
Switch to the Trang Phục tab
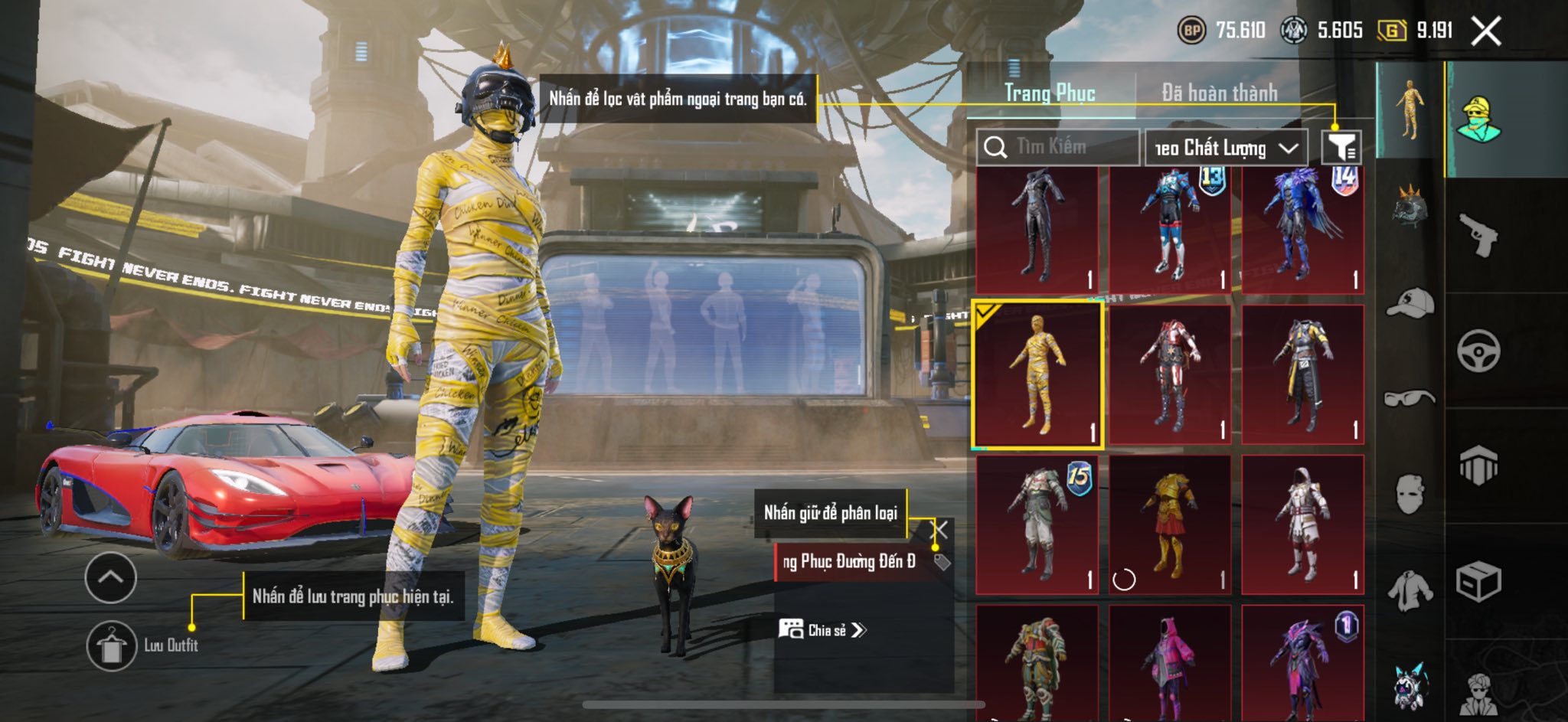(x=1050, y=93)
